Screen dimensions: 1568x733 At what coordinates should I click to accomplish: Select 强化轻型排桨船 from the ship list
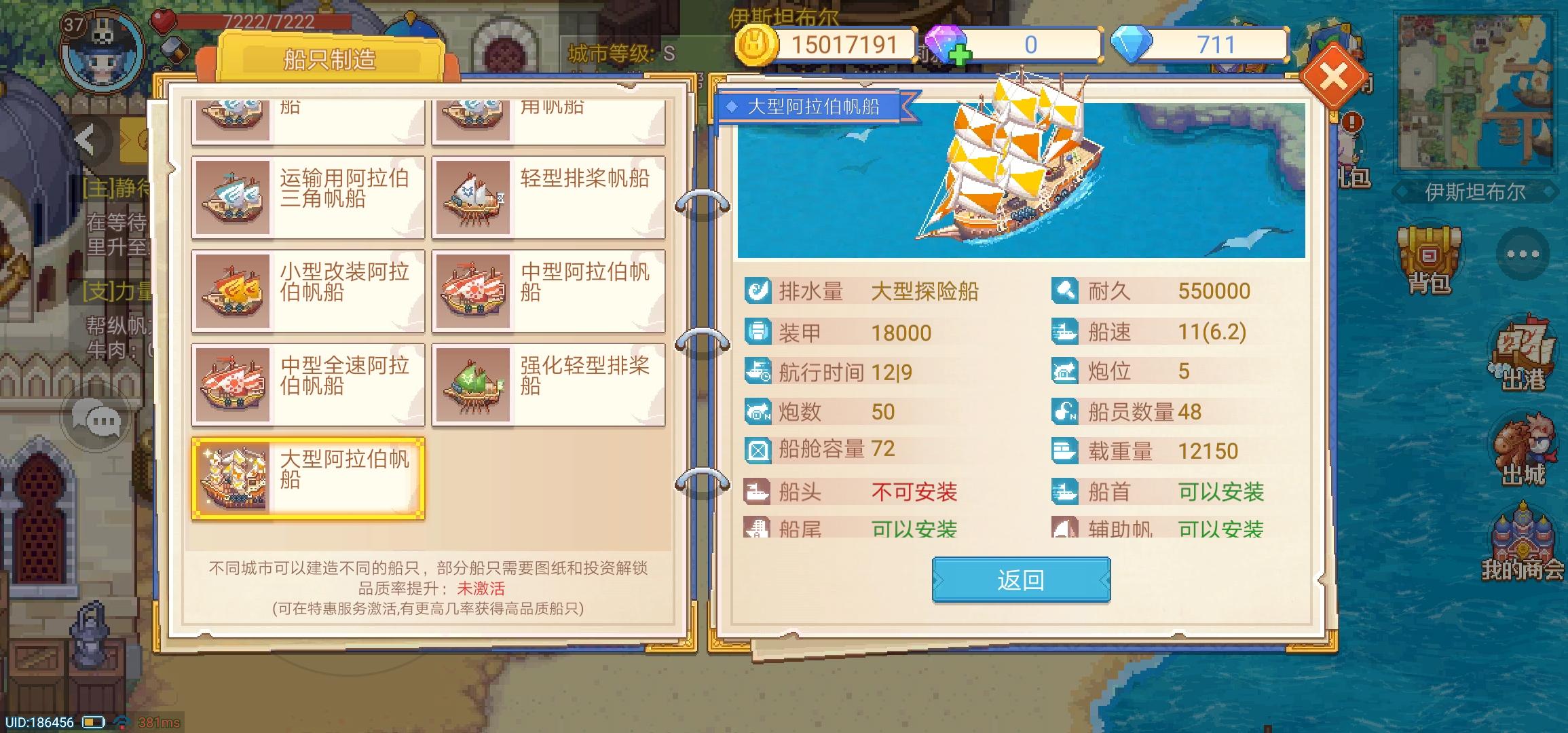pyautogui.click(x=548, y=383)
